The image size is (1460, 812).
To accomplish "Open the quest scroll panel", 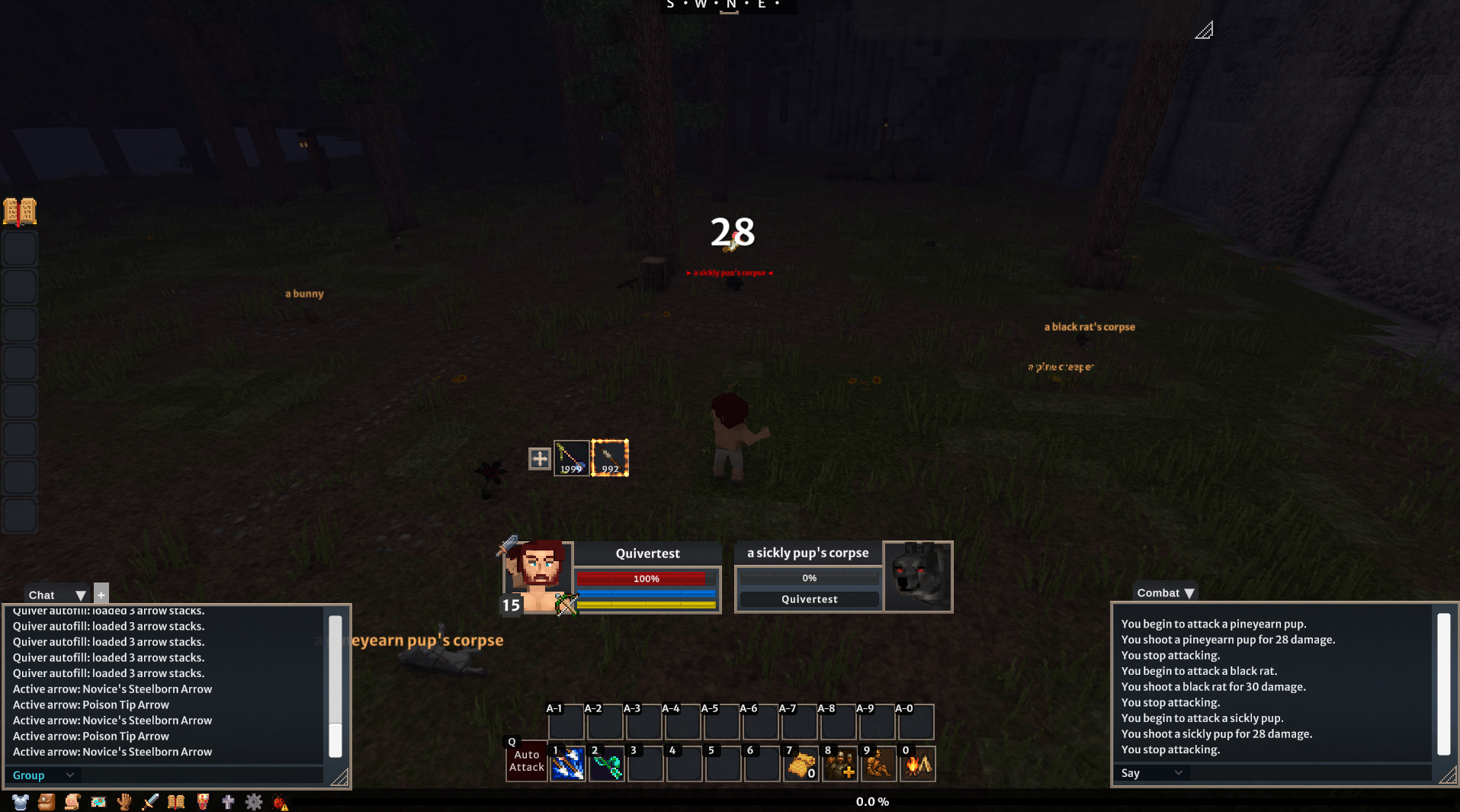I will coord(72,801).
